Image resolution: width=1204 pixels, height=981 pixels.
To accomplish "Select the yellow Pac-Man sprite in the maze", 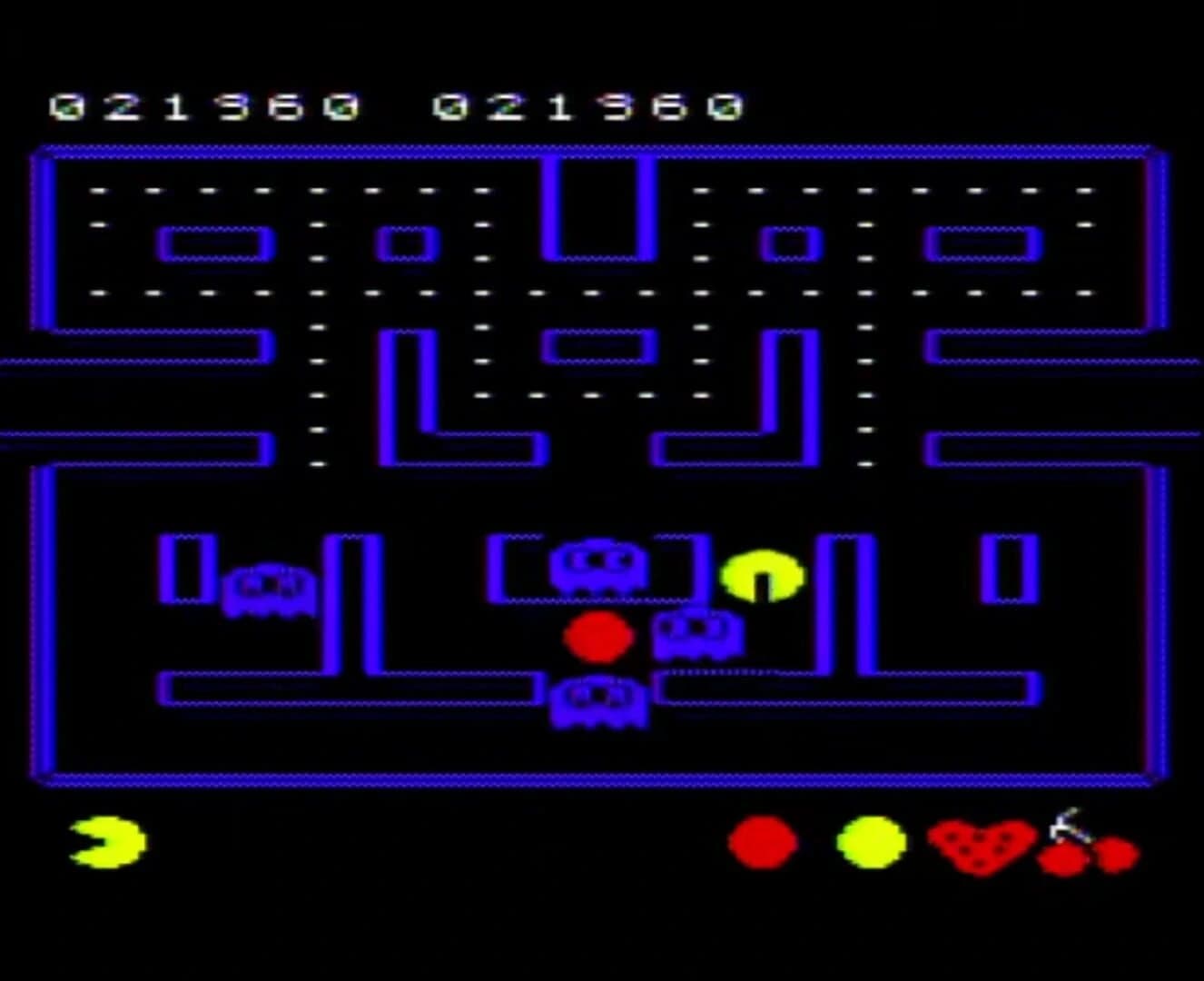I will point(761,573).
